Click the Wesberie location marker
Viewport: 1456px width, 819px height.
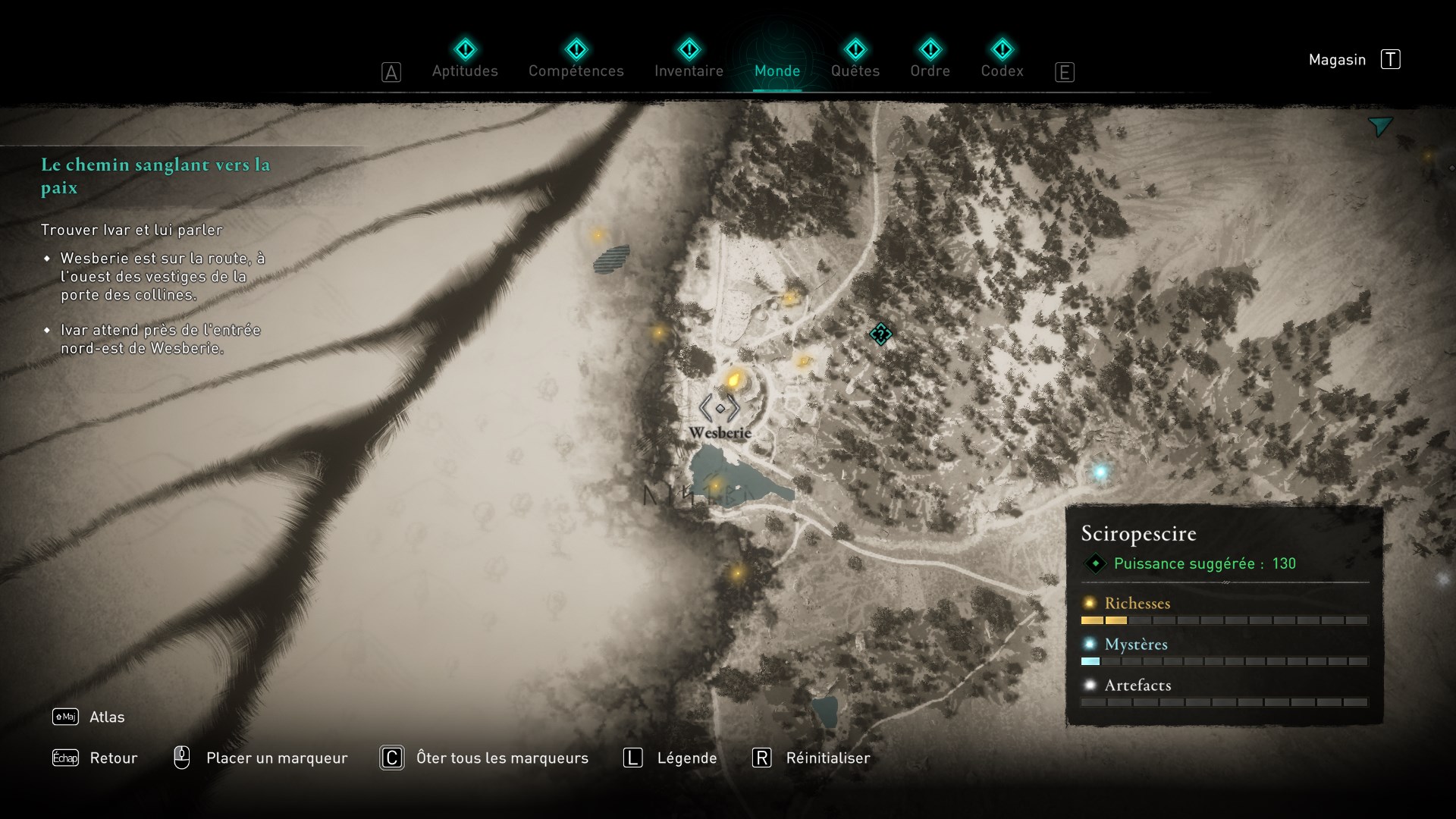720,409
